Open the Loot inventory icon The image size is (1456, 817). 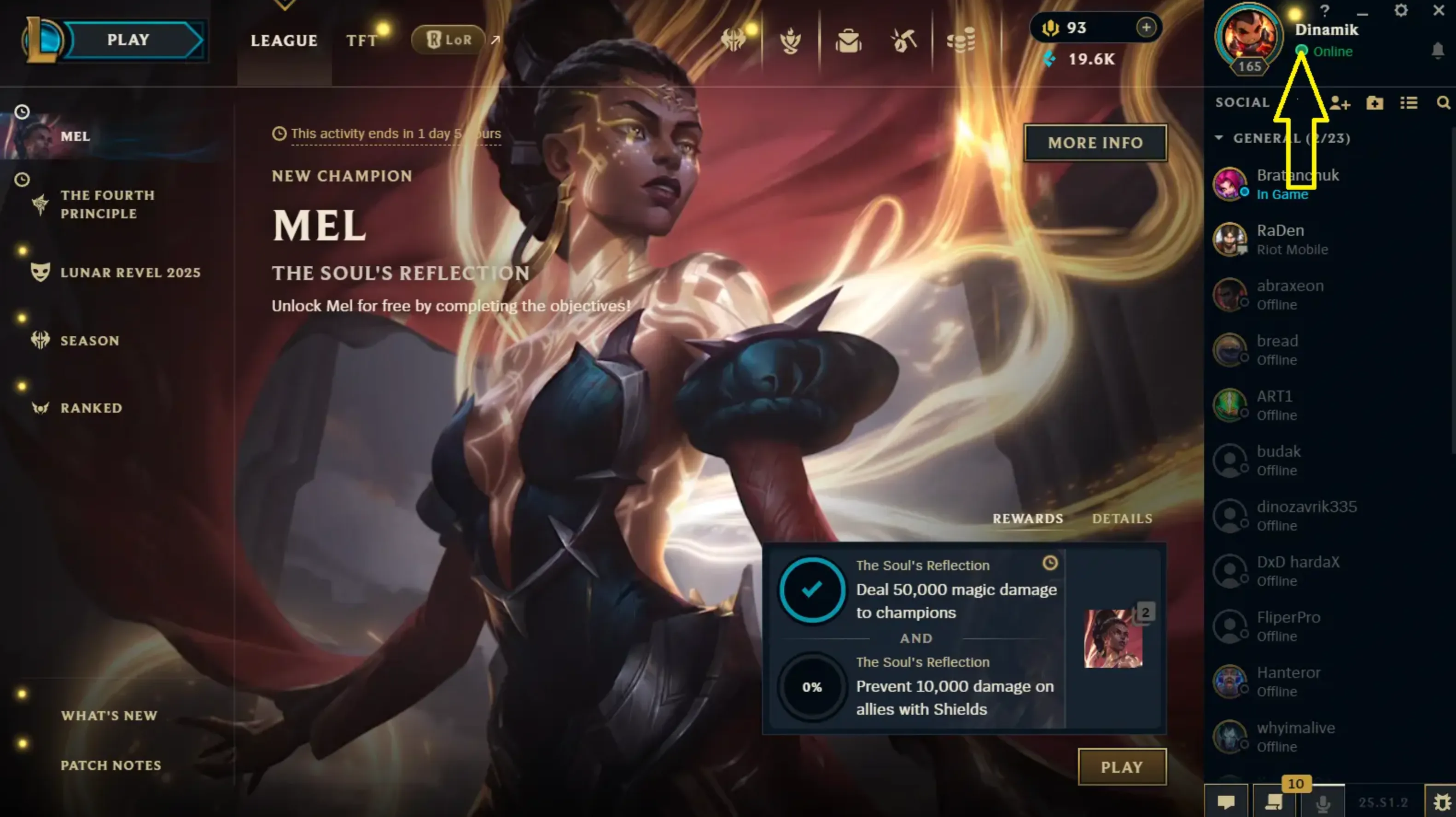(847, 41)
